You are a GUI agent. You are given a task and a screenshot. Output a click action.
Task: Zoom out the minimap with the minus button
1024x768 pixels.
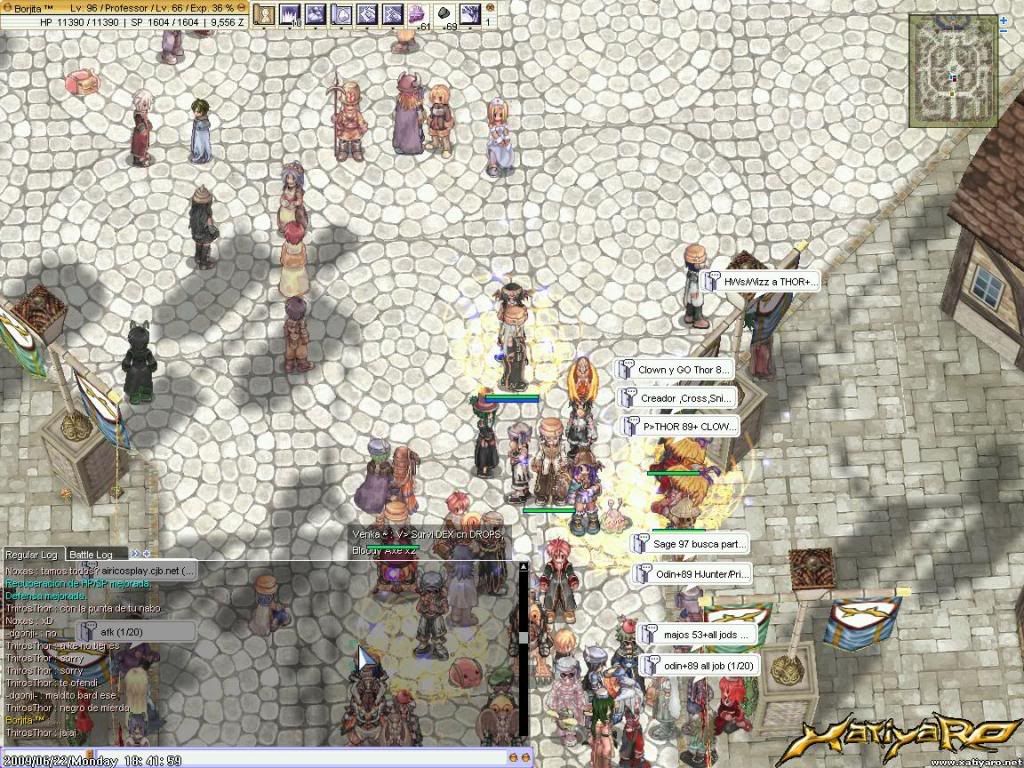click(x=1004, y=32)
